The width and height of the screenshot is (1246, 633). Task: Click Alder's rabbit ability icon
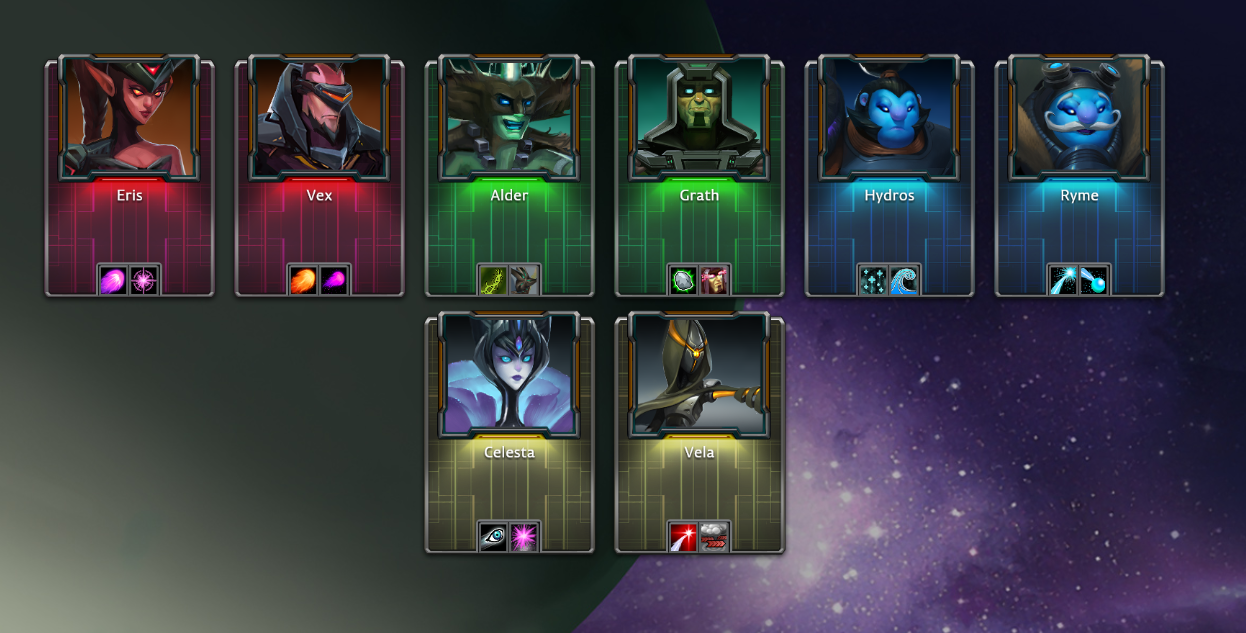525,281
